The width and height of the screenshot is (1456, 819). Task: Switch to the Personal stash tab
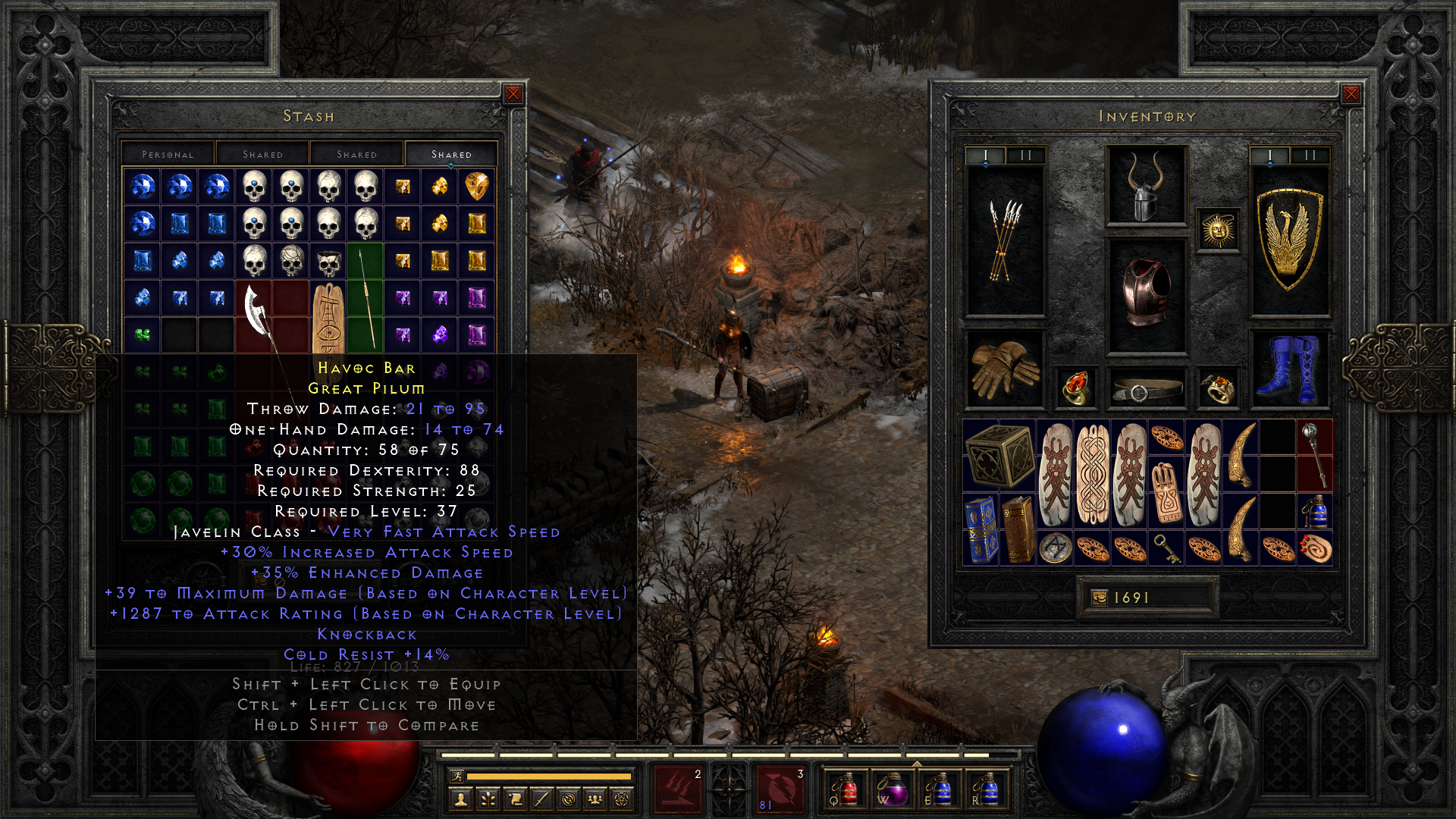[x=168, y=154]
